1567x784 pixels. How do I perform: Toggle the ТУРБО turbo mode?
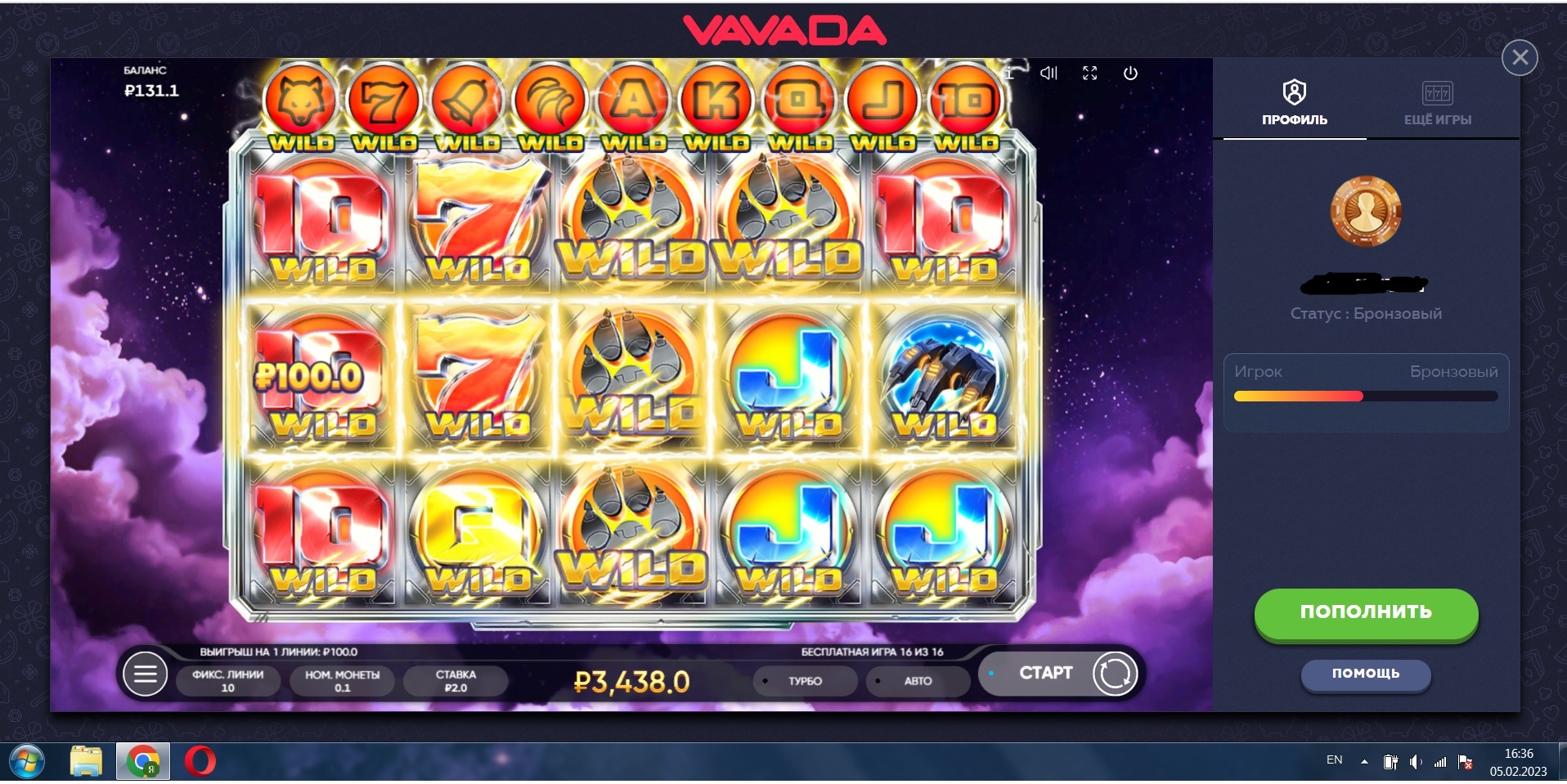805,681
